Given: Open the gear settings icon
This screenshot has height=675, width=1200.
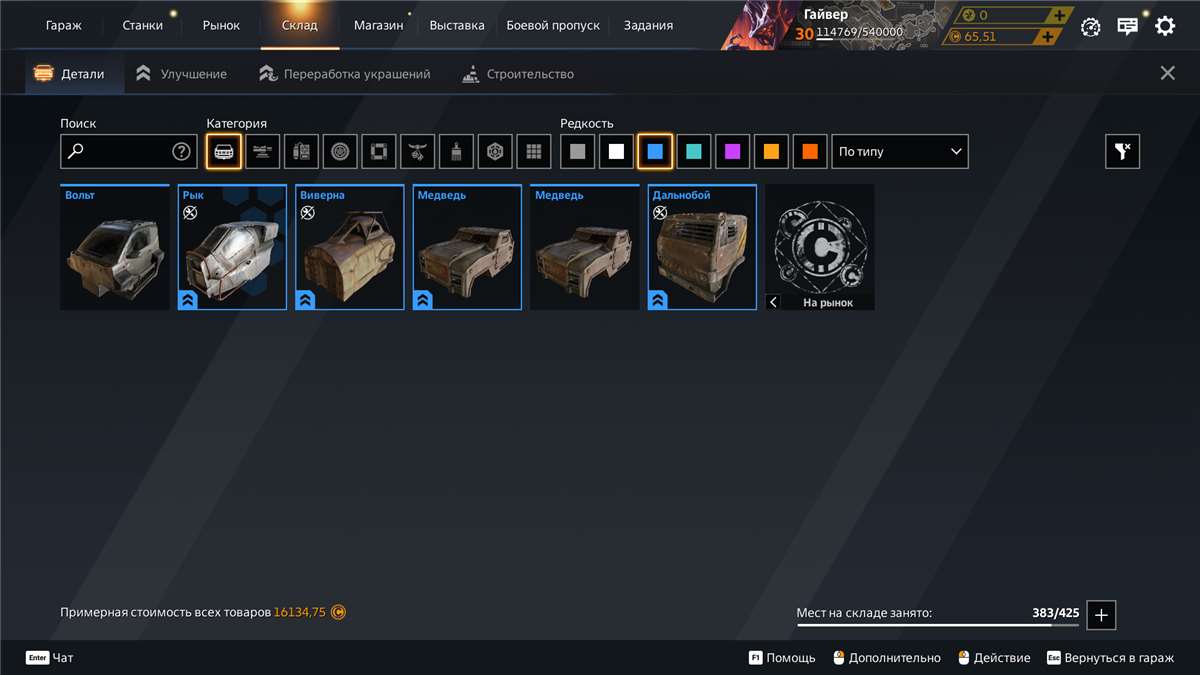Looking at the screenshot, I should coord(1165,26).
